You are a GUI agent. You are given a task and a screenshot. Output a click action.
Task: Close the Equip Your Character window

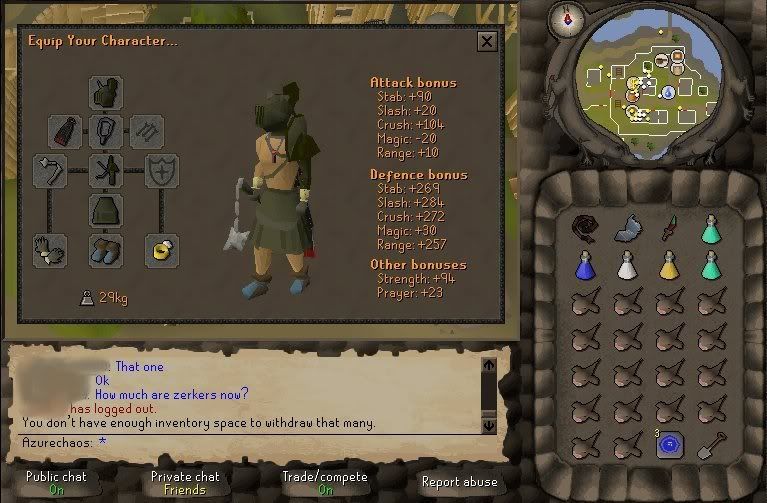click(487, 41)
